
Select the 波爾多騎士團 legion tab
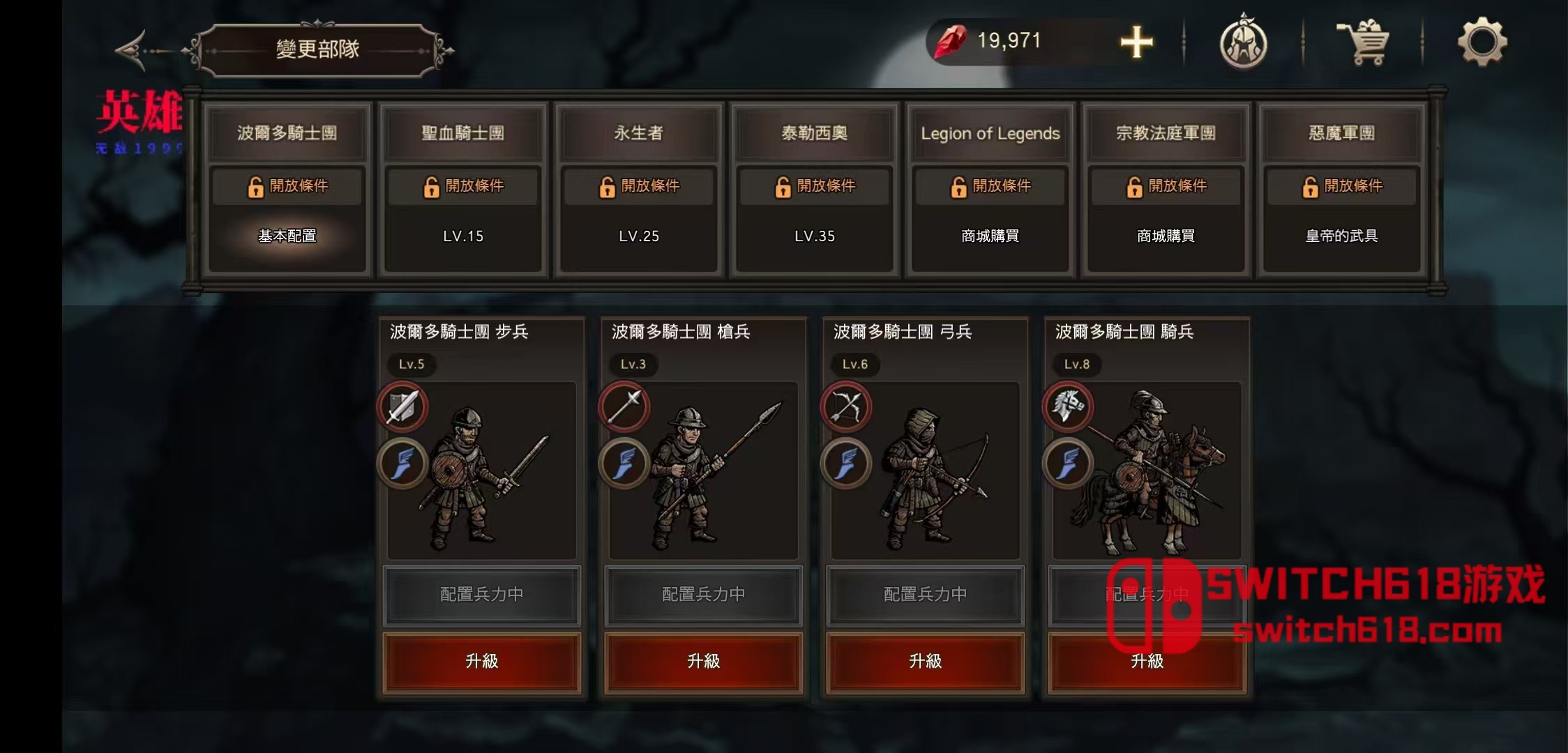coord(287,133)
